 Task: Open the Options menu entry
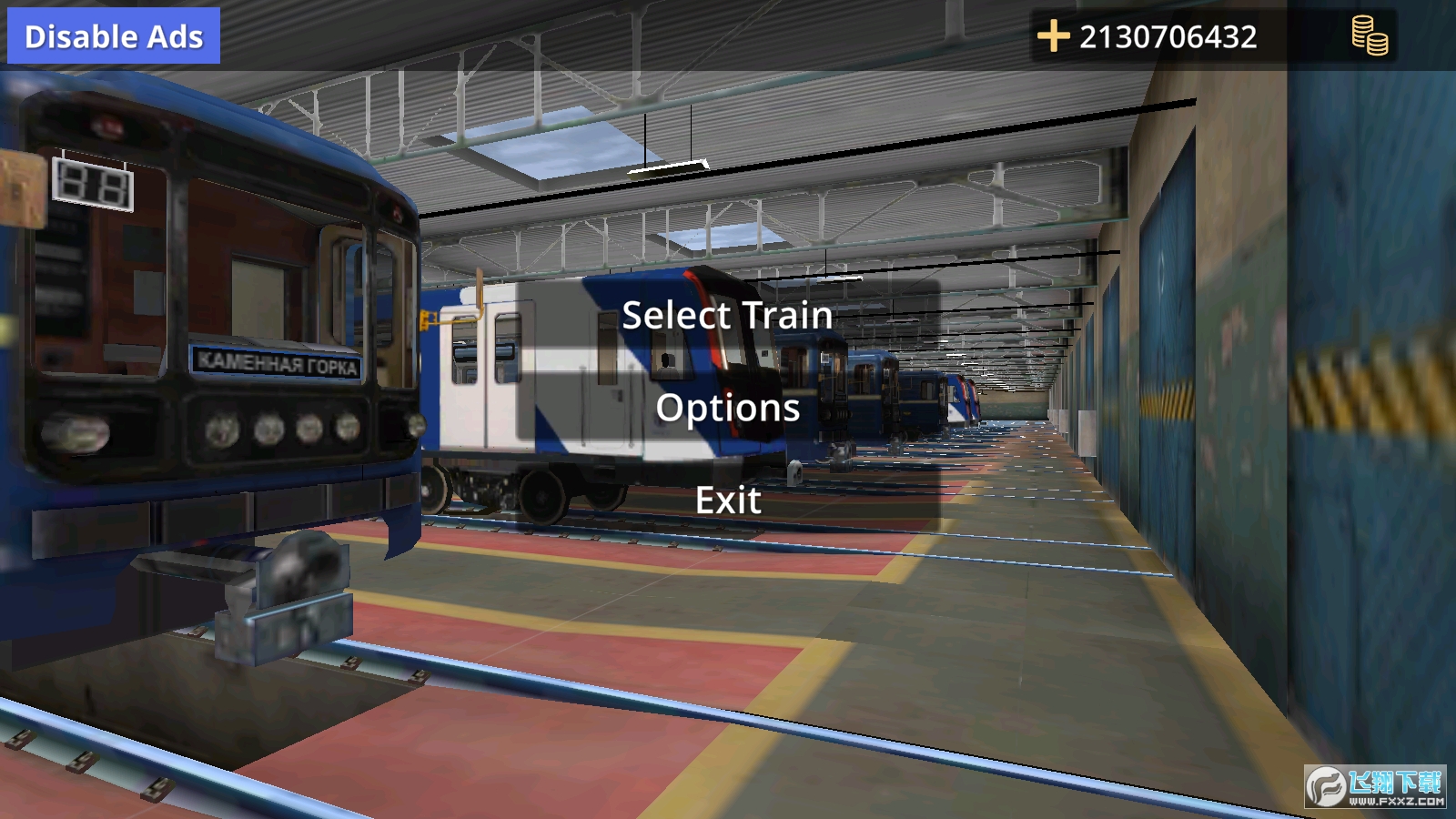727,409
